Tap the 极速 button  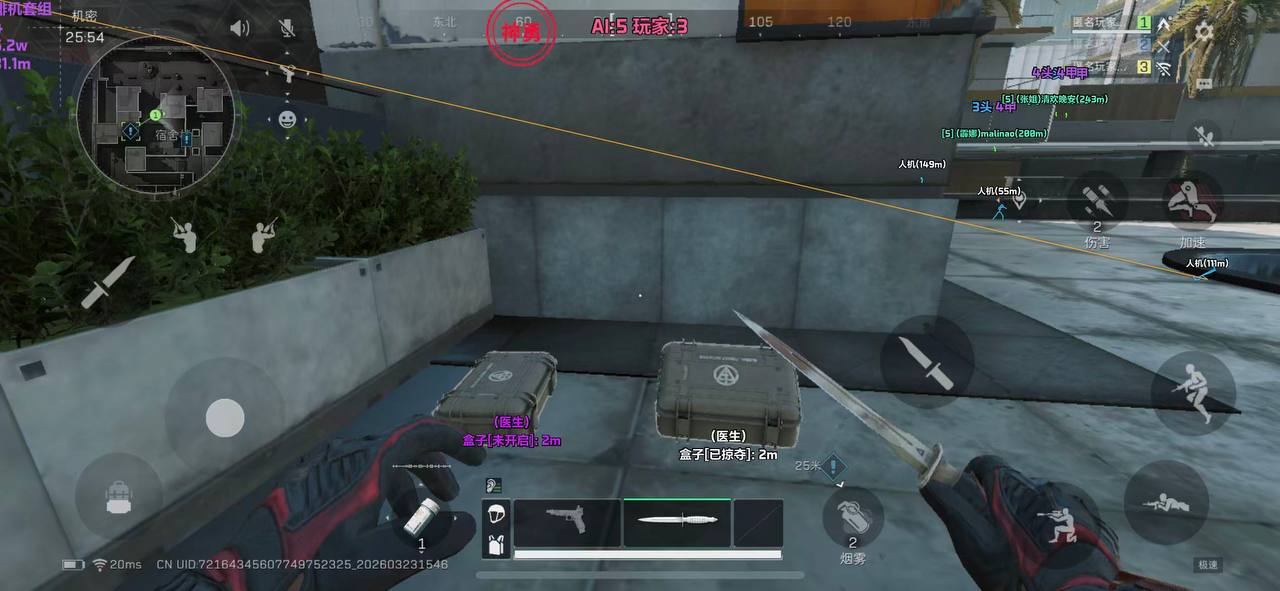(x=1208, y=565)
